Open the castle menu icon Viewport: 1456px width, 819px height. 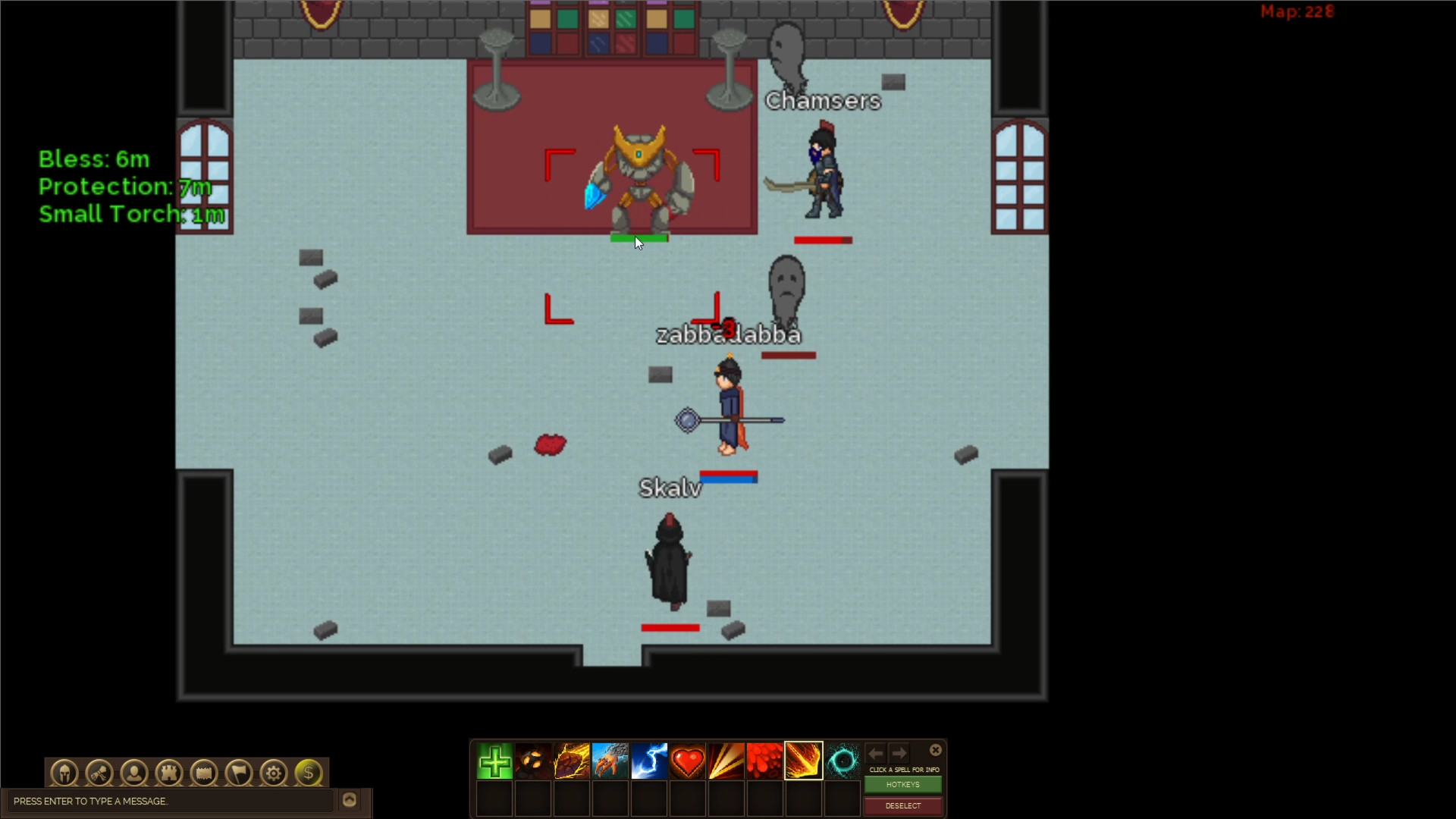coord(168,773)
